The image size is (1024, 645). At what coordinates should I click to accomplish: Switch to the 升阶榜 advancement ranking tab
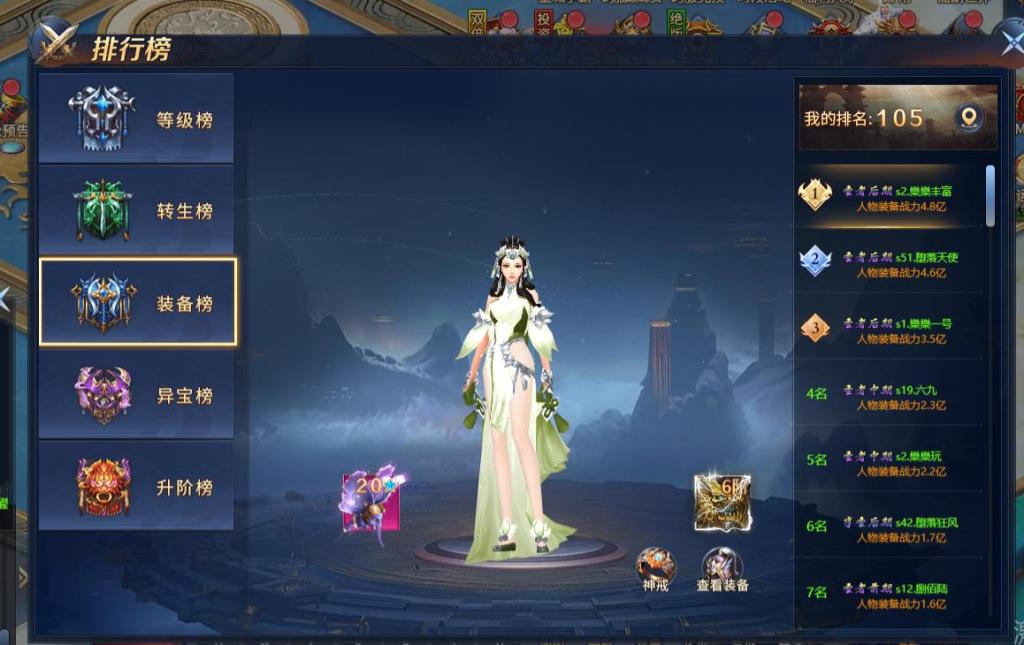tap(137, 487)
